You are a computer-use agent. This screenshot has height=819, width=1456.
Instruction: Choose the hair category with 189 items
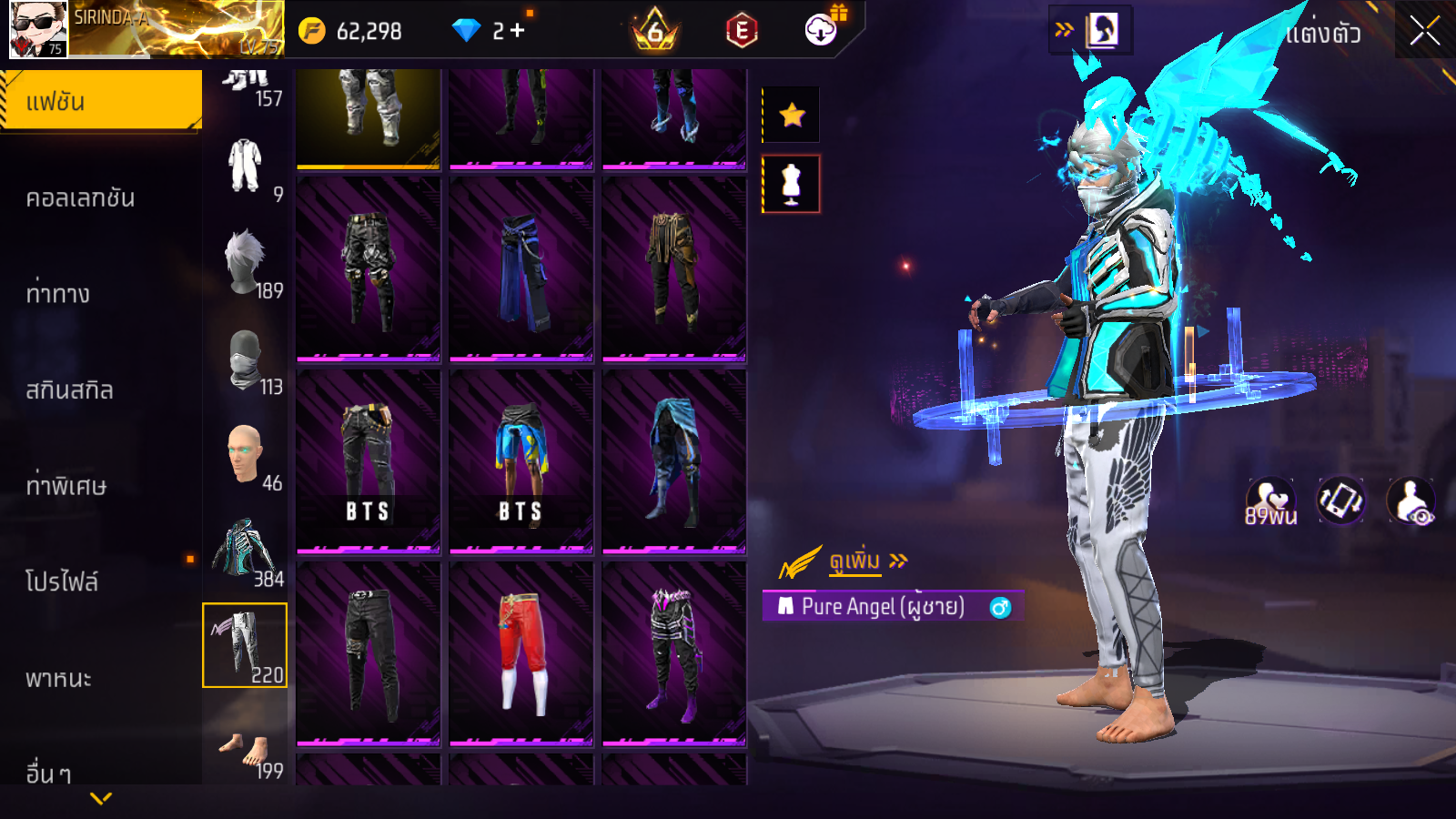click(x=245, y=264)
